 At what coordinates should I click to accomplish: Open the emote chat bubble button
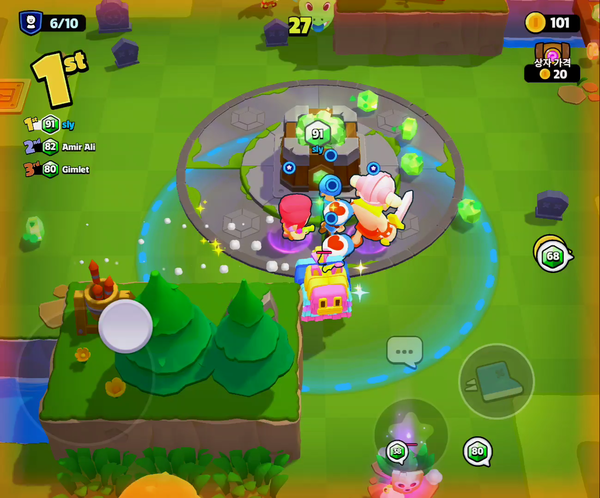404,351
